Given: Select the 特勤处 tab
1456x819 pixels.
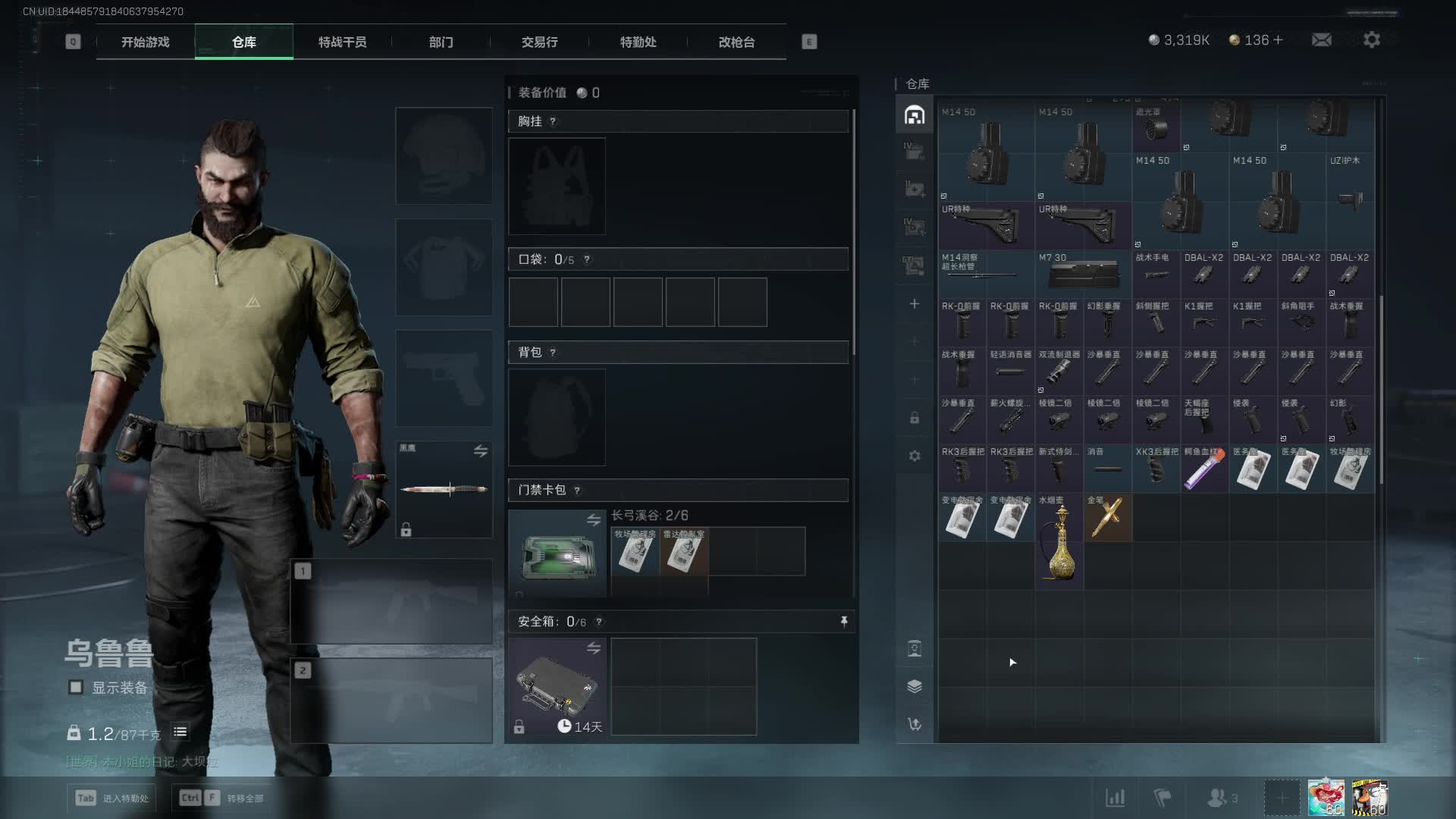Looking at the screenshot, I should click(x=638, y=42).
